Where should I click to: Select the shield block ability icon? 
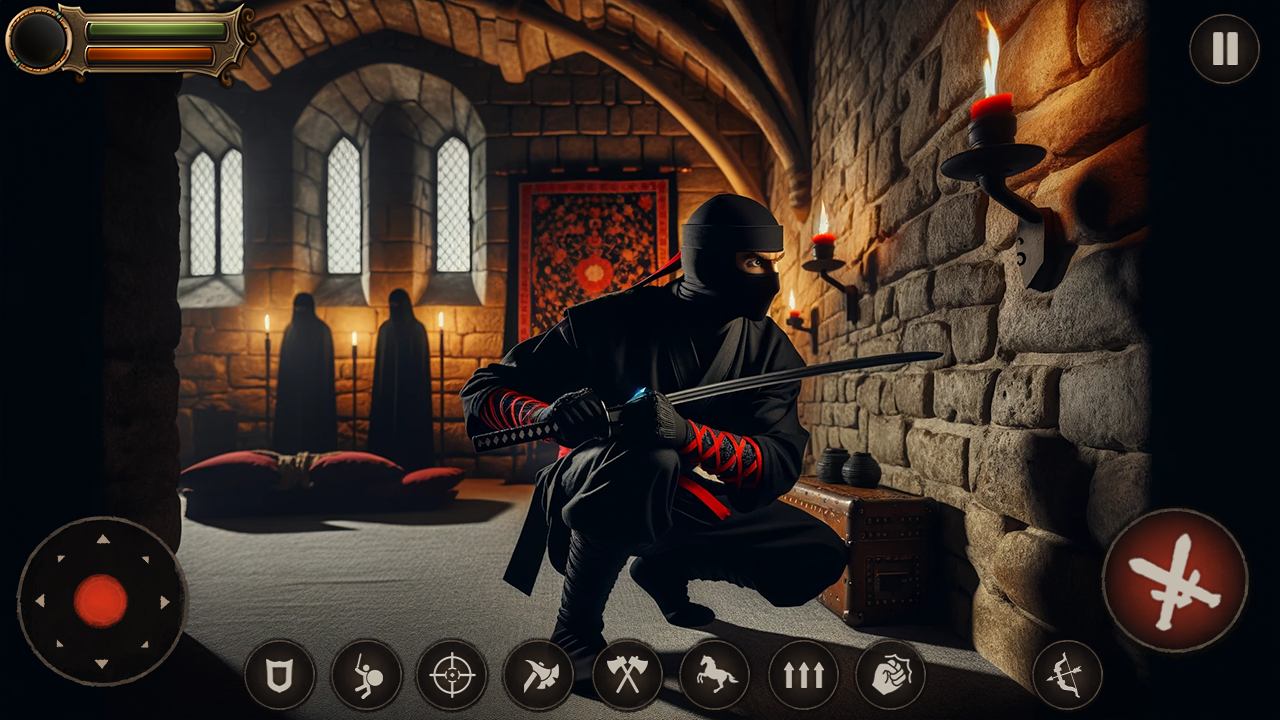[280, 675]
